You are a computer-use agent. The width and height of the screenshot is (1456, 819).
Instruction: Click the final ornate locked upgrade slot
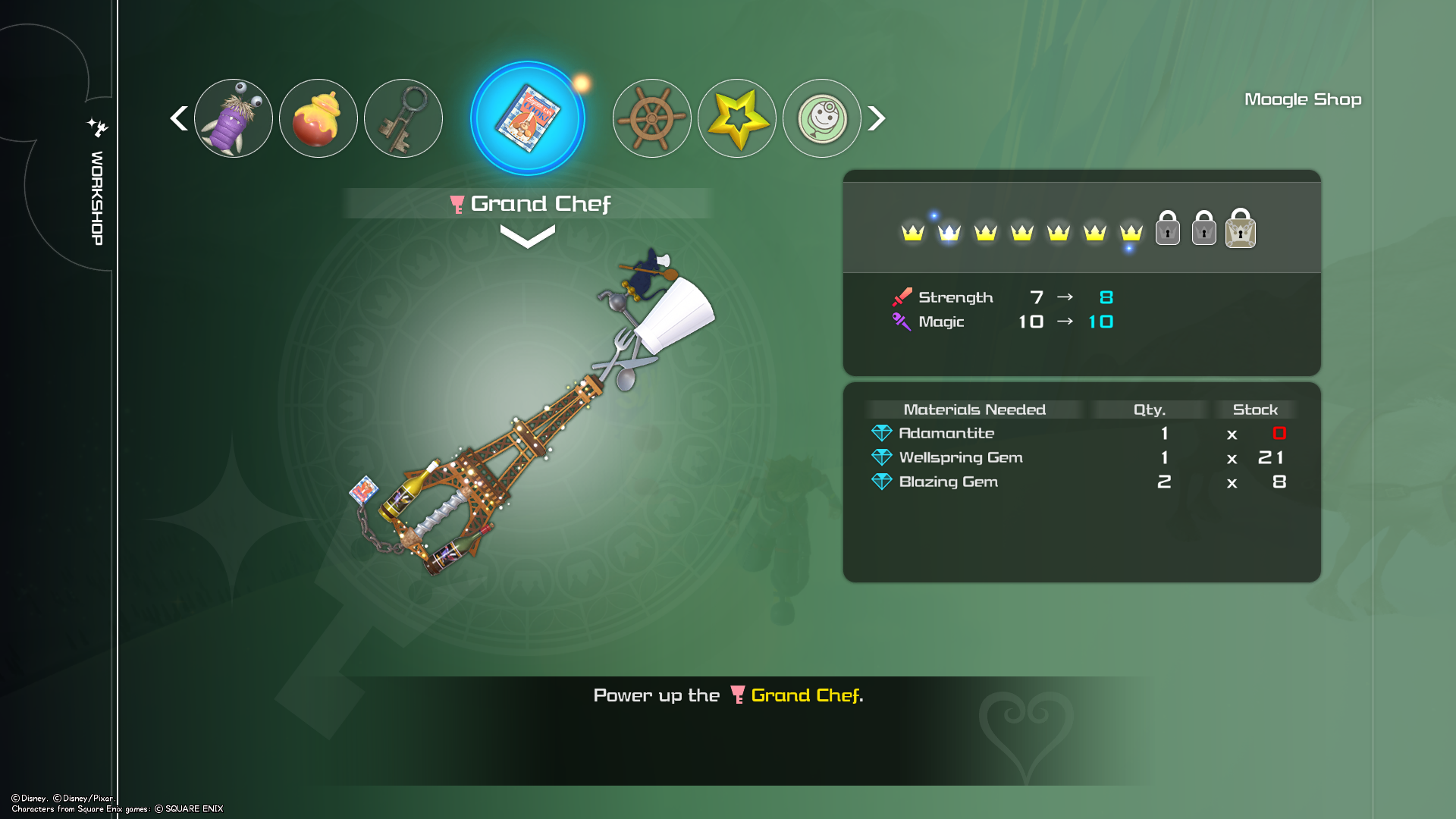[x=1241, y=229]
